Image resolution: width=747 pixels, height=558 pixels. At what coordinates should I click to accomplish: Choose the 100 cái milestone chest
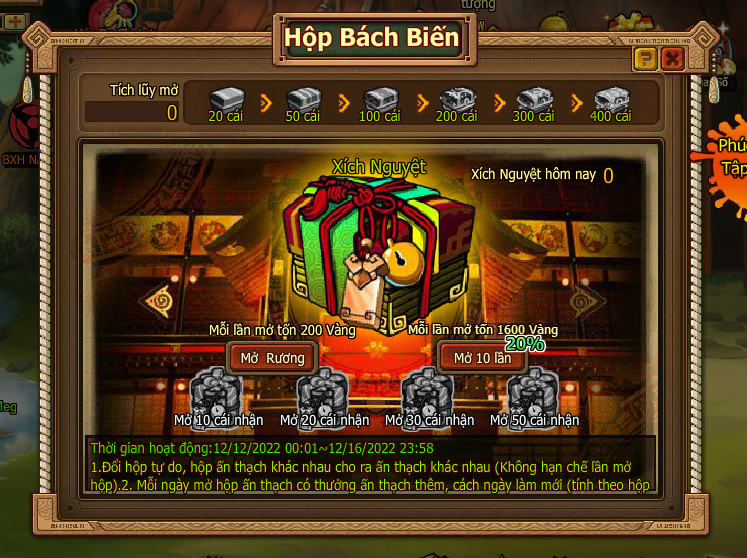click(380, 100)
